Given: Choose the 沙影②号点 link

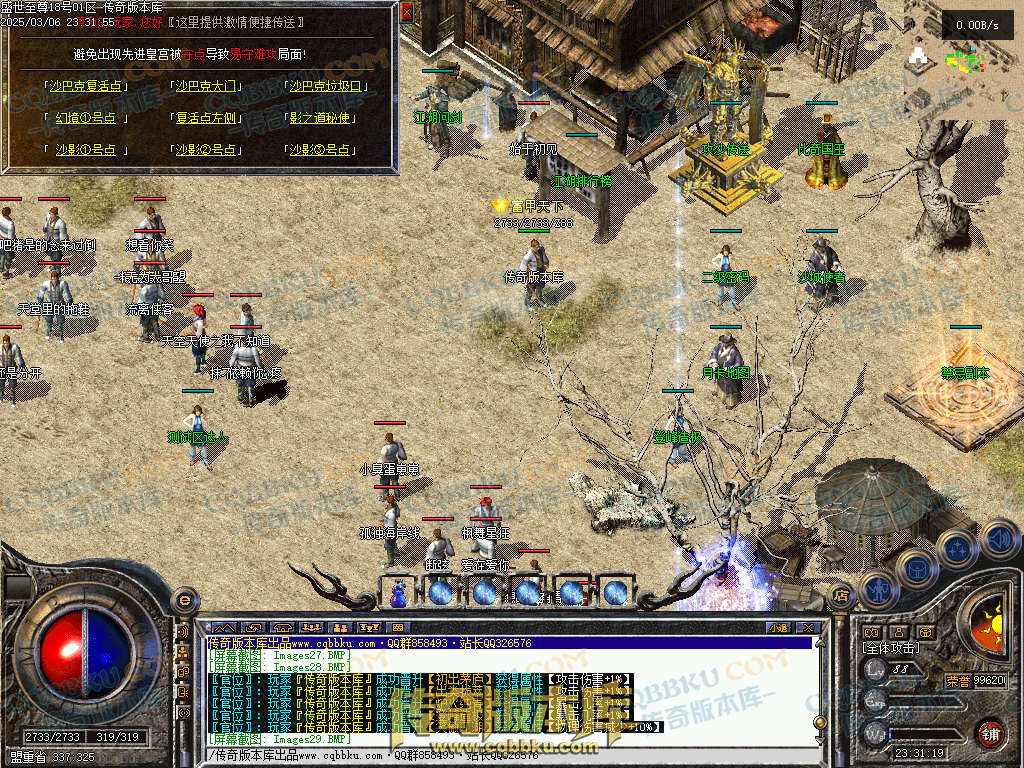Looking at the screenshot, I should pos(206,150).
